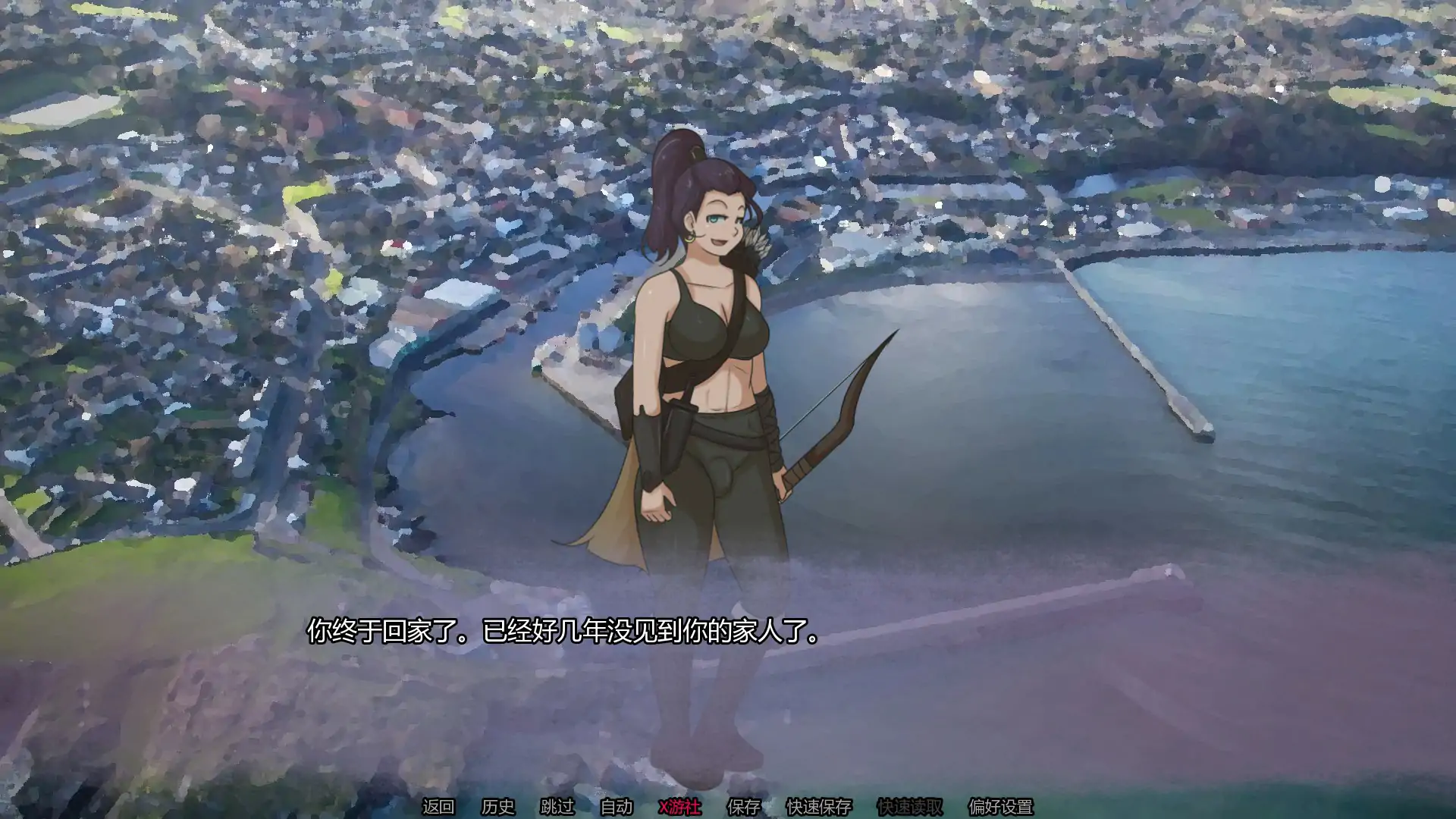Open the 历史 (History) log
Image resolution: width=1456 pixels, height=819 pixels.
click(x=497, y=807)
